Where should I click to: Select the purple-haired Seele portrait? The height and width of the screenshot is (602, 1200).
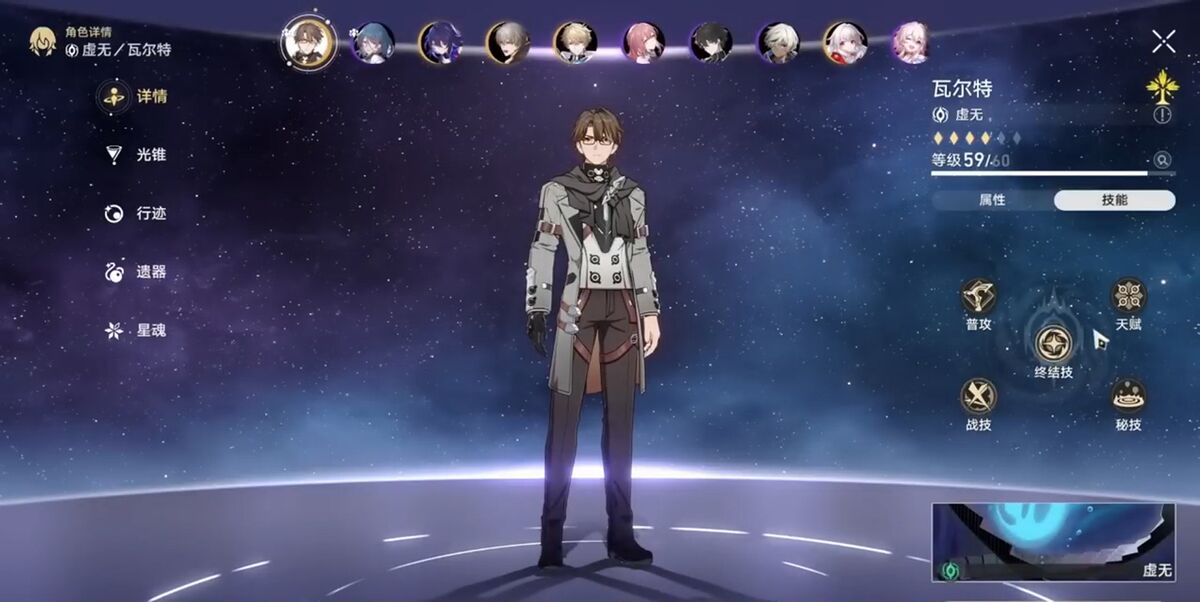(x=439, y=43)
